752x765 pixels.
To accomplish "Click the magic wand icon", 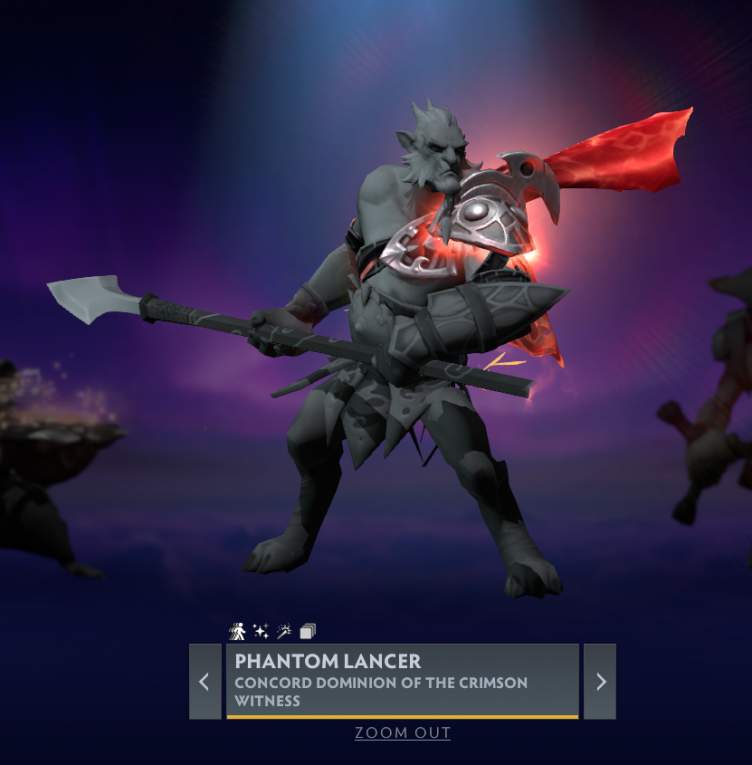I will (284, 631).
